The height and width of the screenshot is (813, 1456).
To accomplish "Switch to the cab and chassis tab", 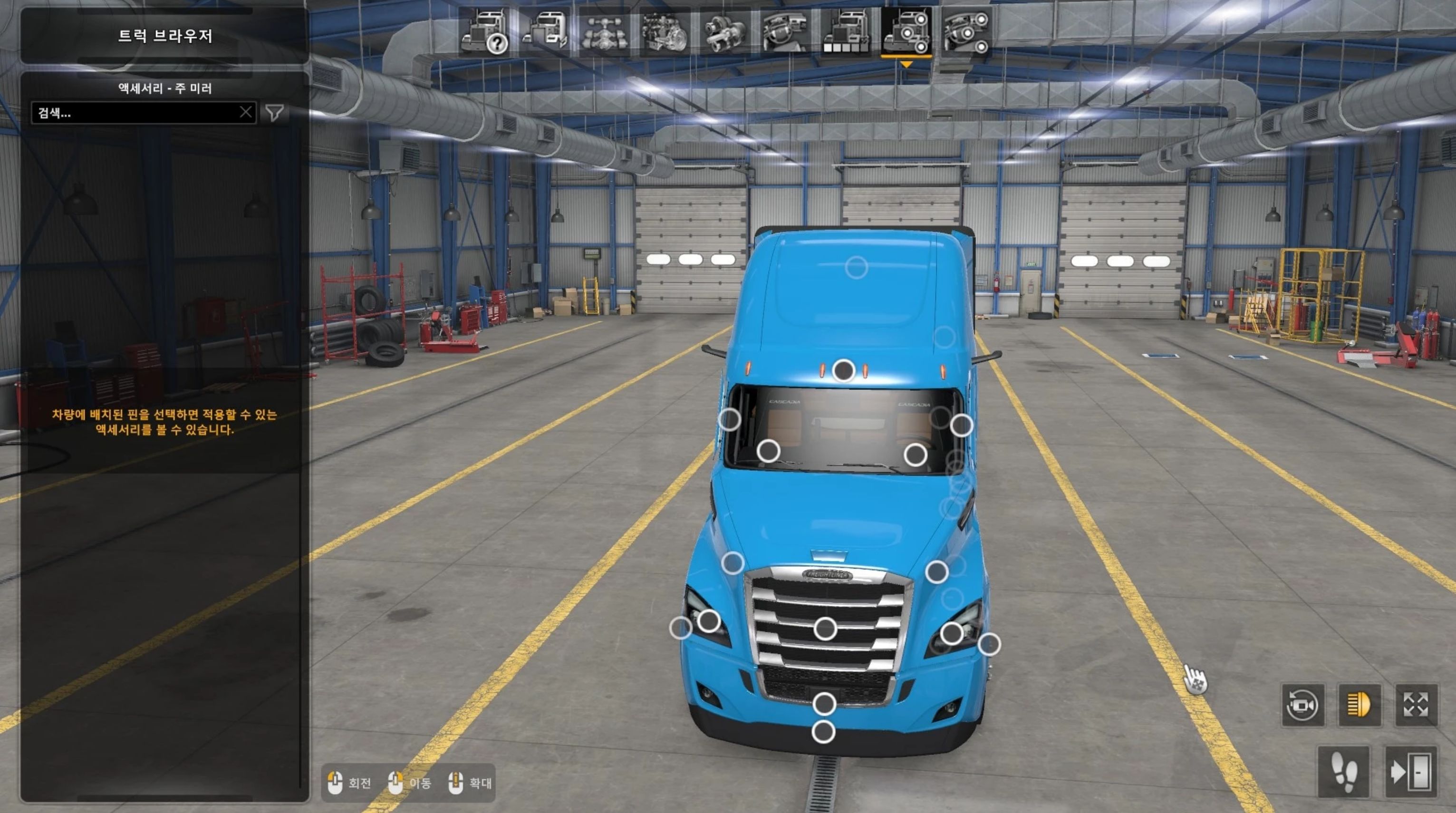I will pos(545,32).
